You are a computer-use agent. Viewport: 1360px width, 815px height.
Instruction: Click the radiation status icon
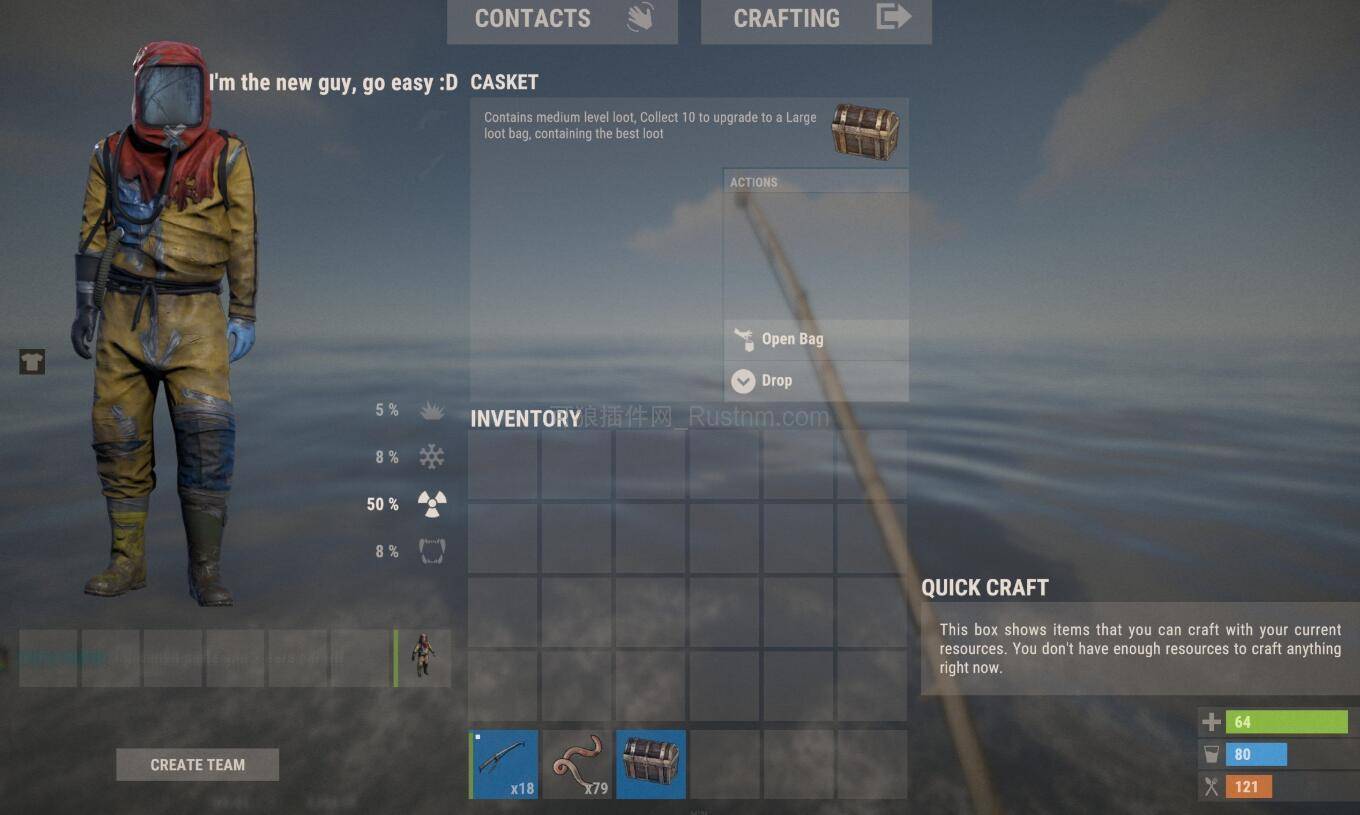[430, 503]
